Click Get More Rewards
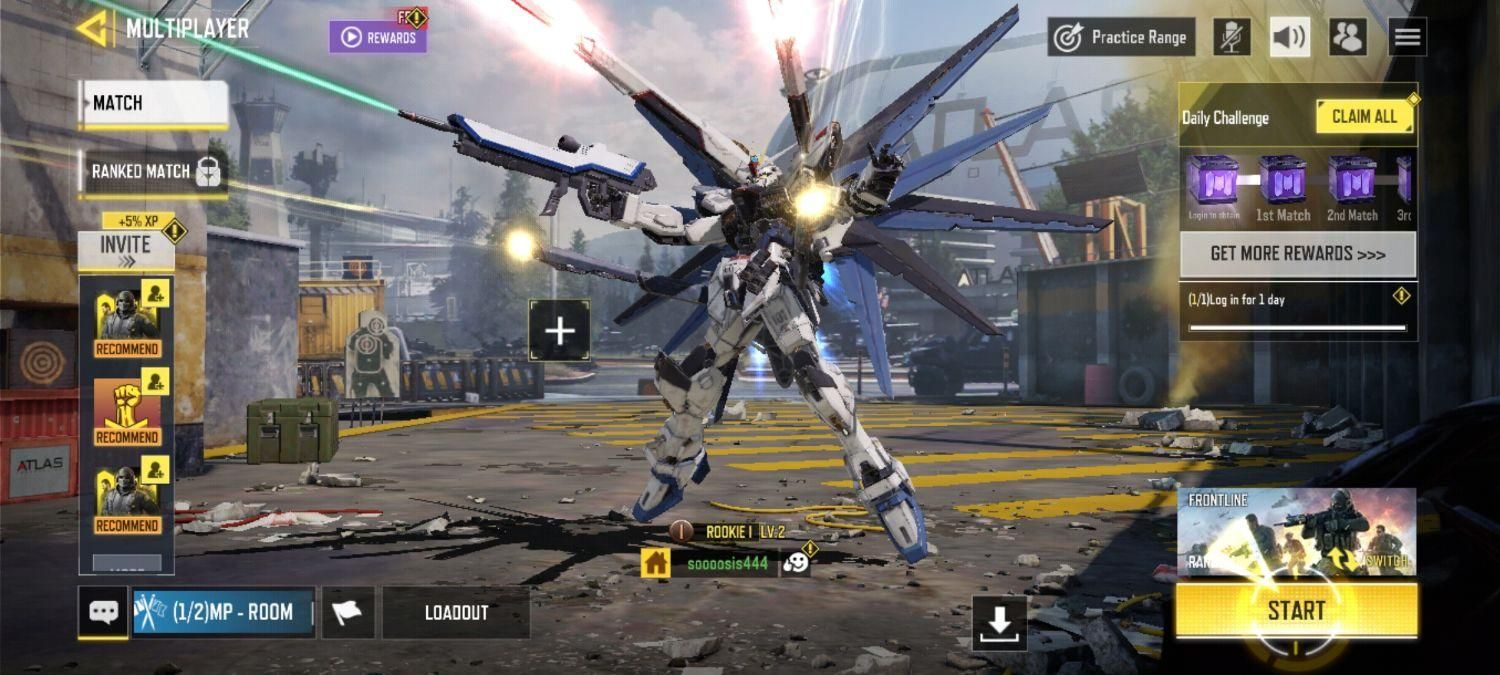1500x675 pixels. click(1297, 254)
